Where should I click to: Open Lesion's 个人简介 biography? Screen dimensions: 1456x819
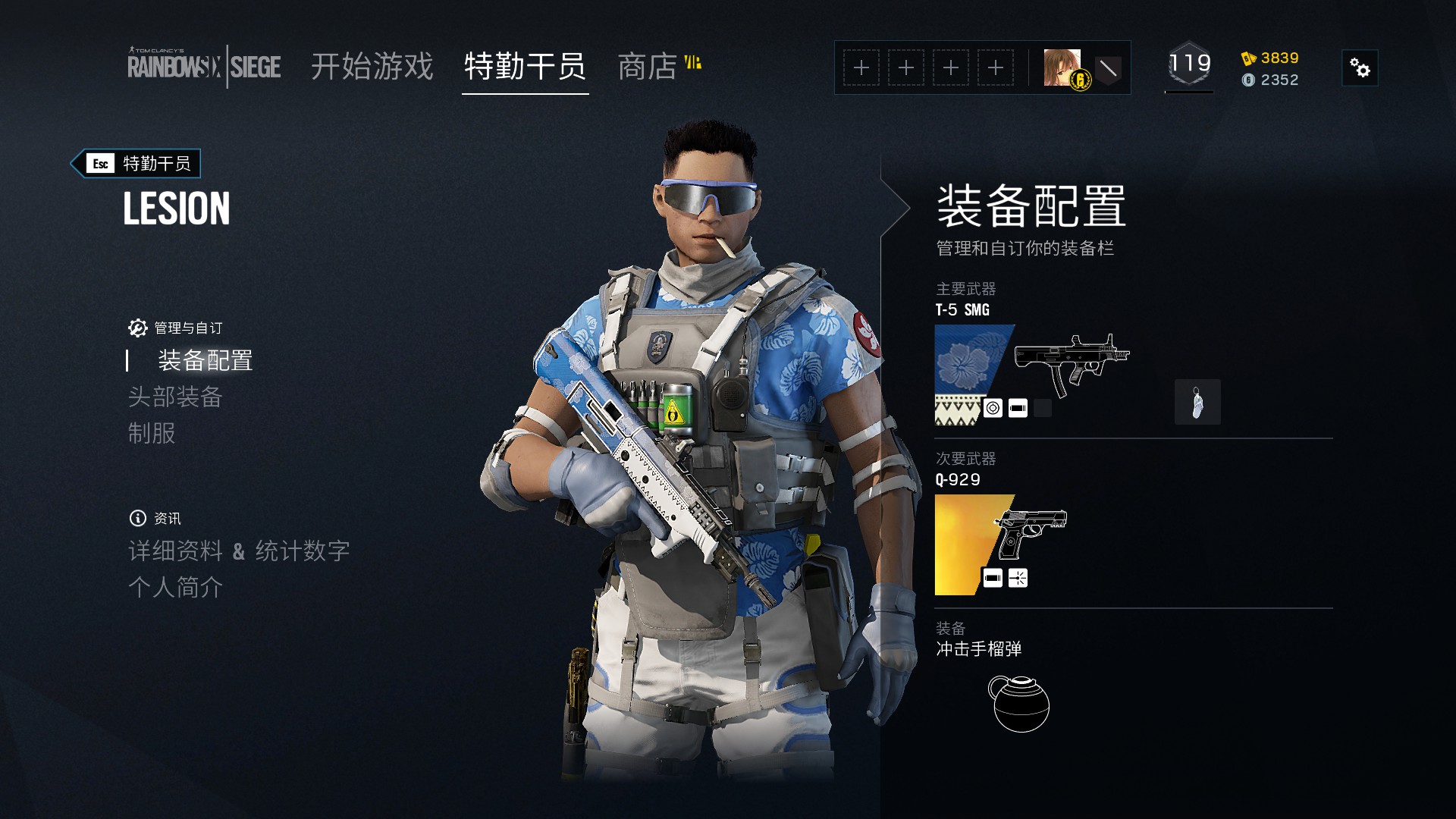click(x=176, y=588)
